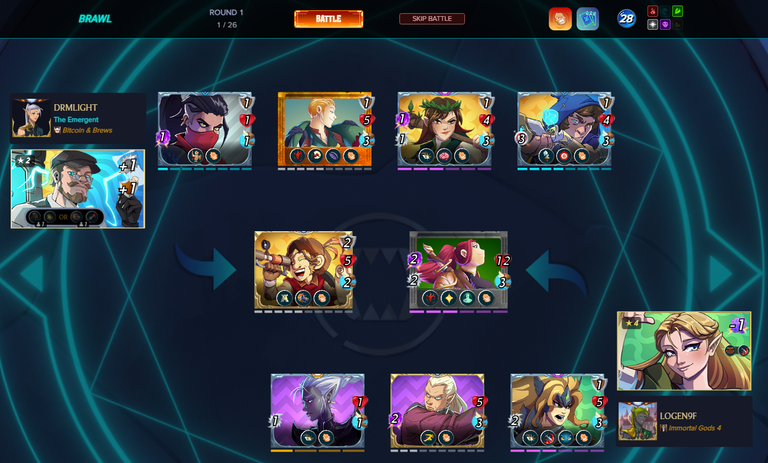
Task: Skip the battle animation
Action: [431, 19]
